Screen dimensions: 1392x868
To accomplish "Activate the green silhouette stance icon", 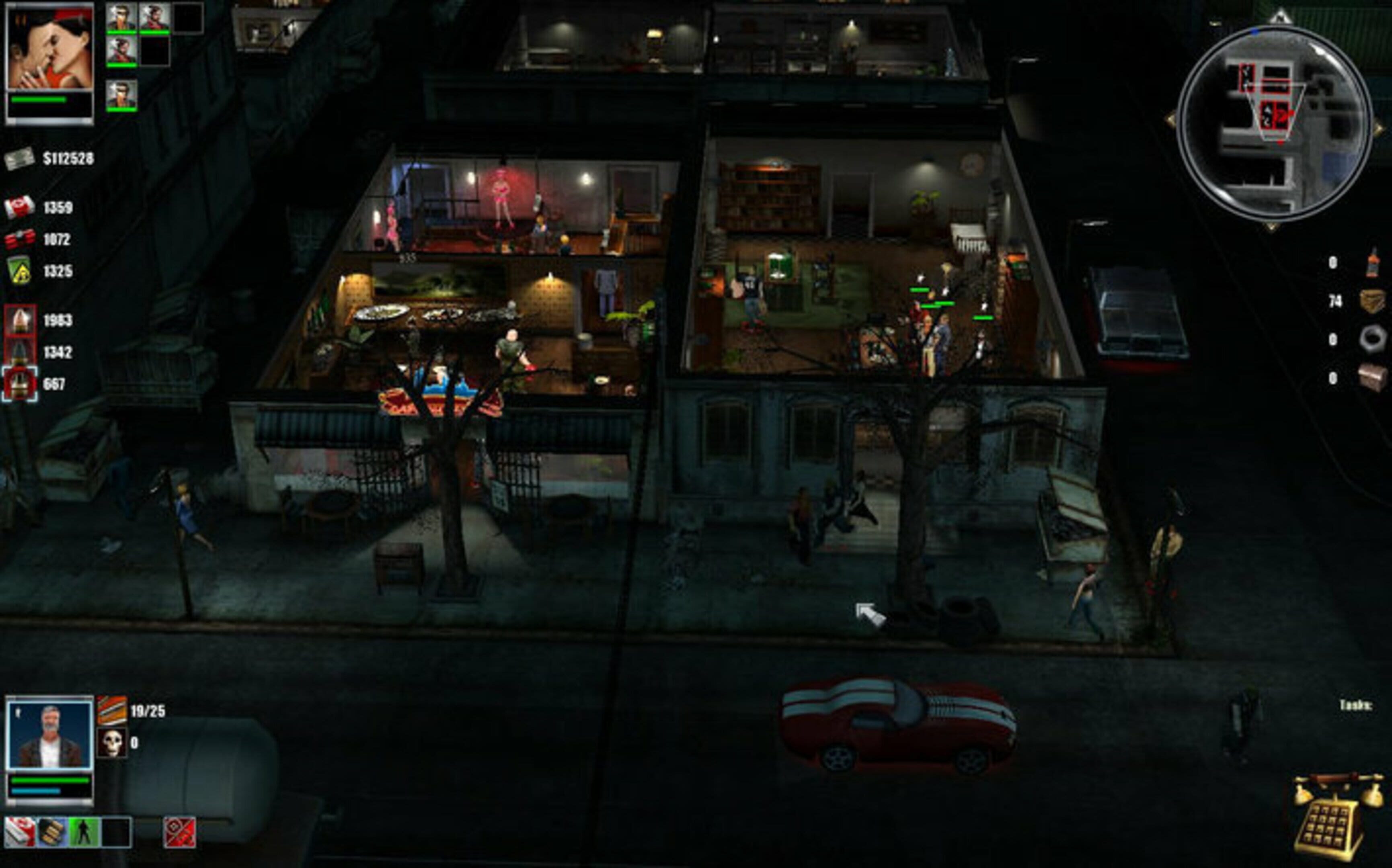I will coord(84,832).
